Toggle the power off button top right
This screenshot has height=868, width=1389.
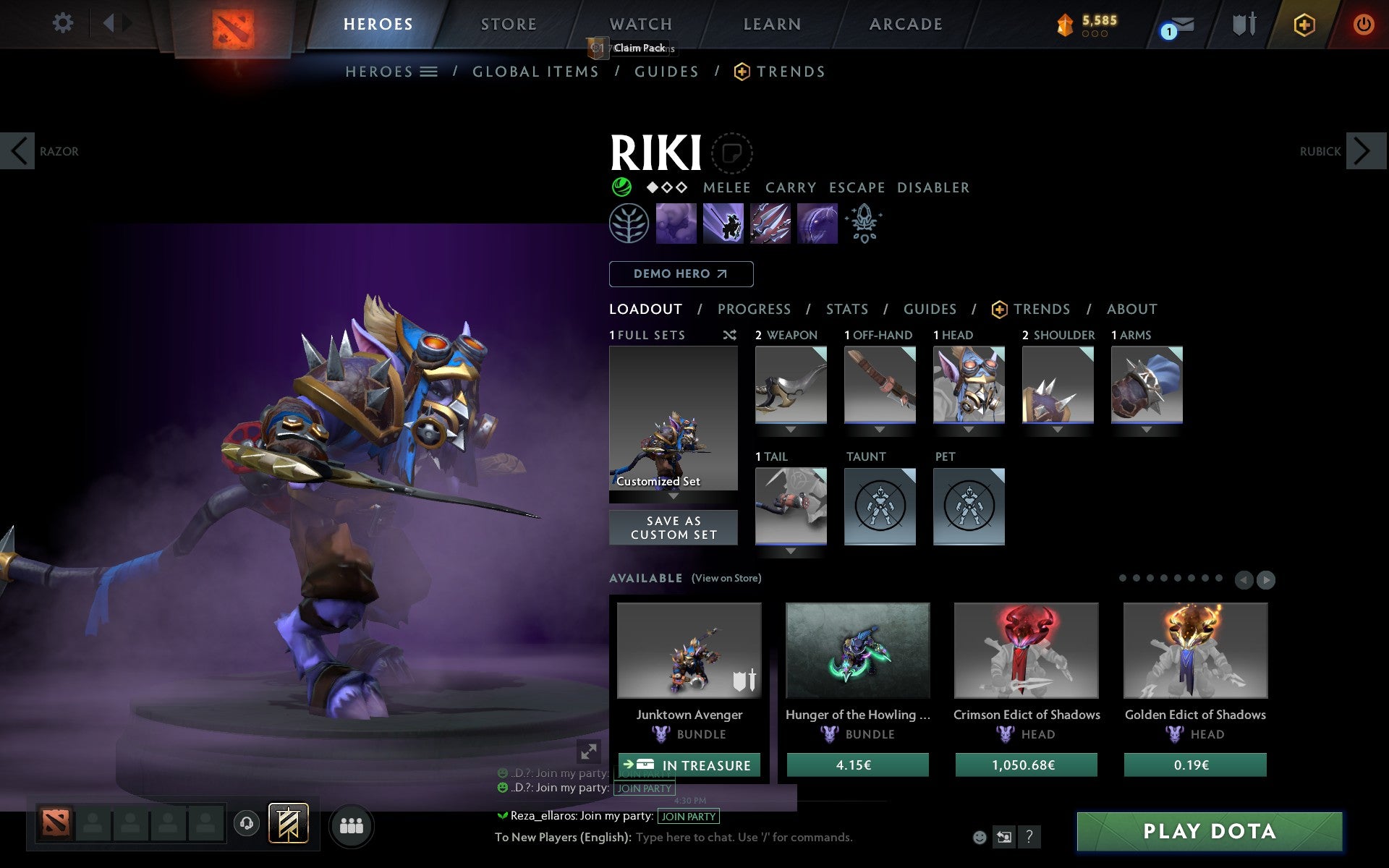[1362, 23]
